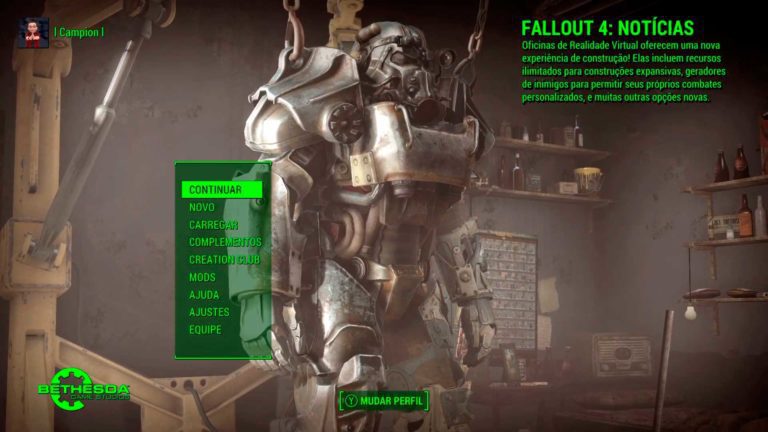Viewport: 768px width, 432px height.
Task: Click the player profile avatar picture
Action: click(32, 32)
